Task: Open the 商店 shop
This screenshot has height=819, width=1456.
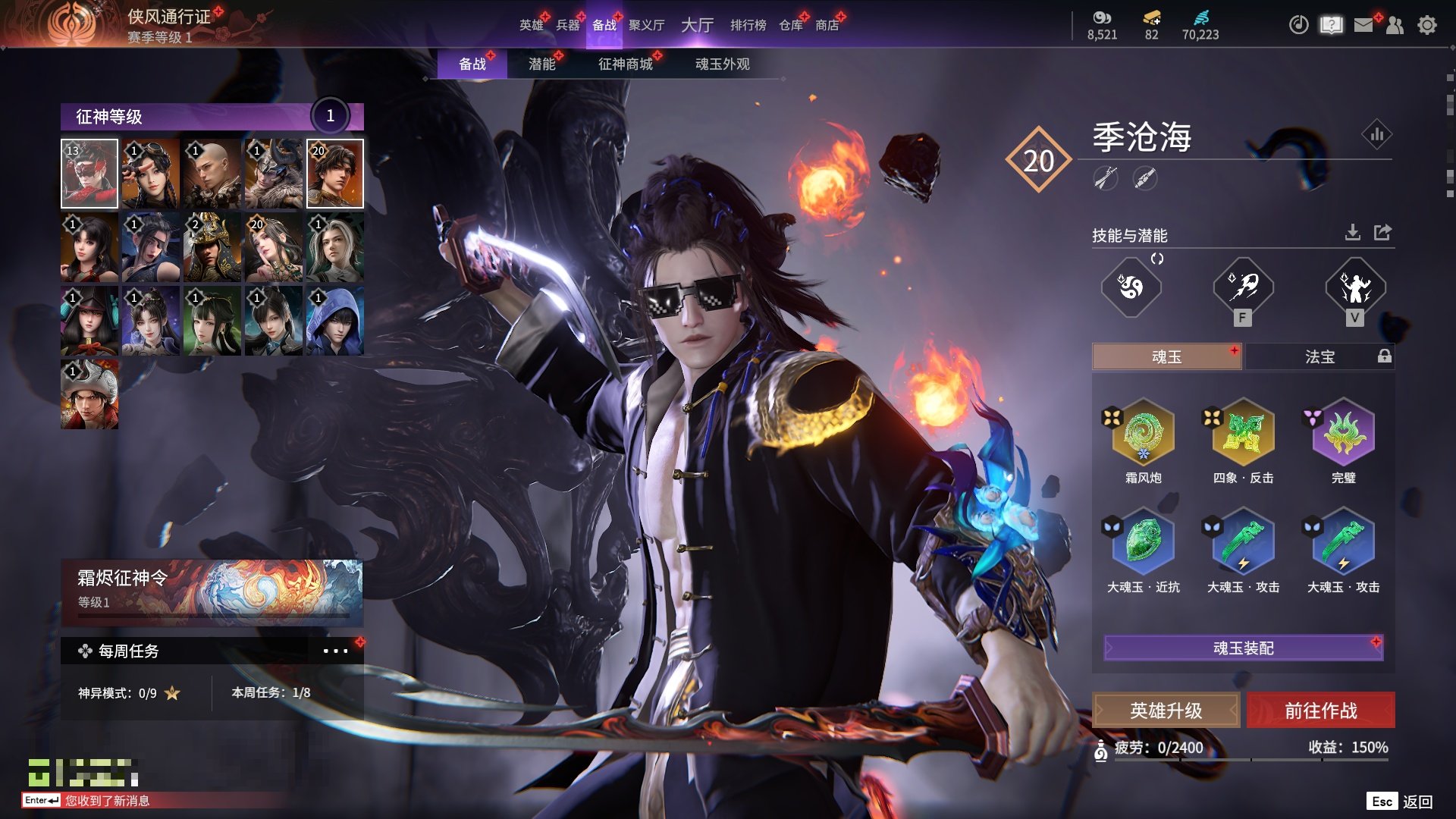Action: (827, 25)
